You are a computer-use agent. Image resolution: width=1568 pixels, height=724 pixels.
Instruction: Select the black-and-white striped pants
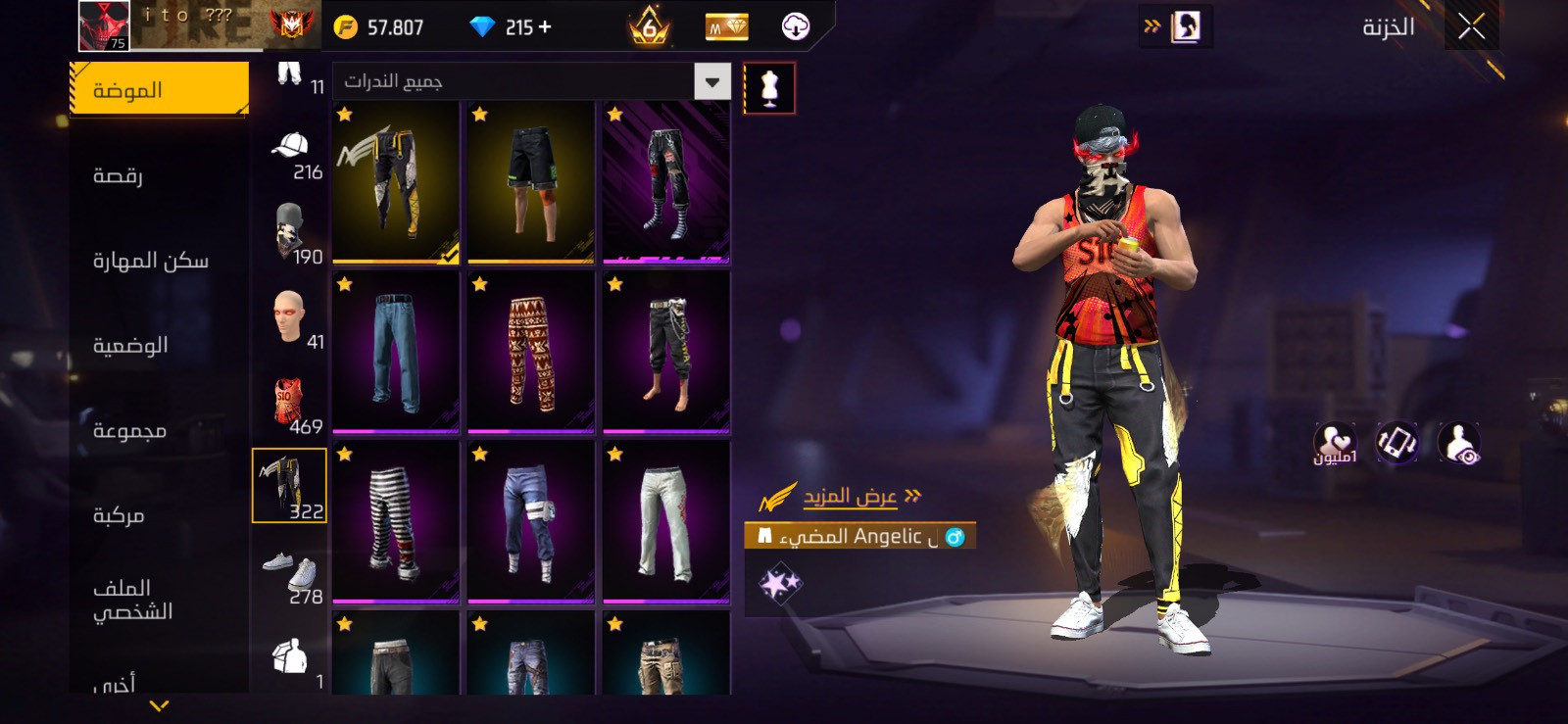click(x=396, y=521)
